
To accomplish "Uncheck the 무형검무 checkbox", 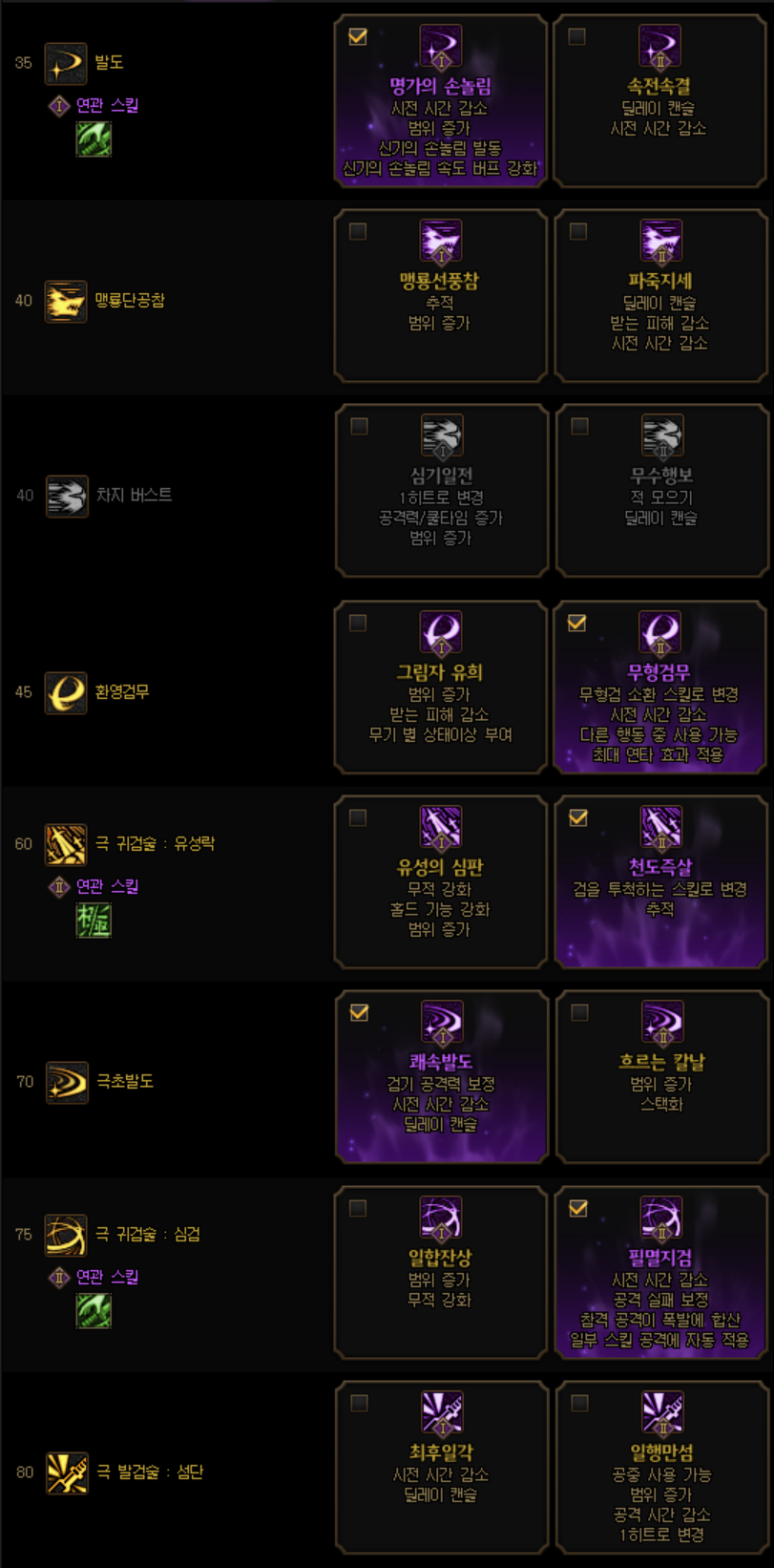I will 577,624.
